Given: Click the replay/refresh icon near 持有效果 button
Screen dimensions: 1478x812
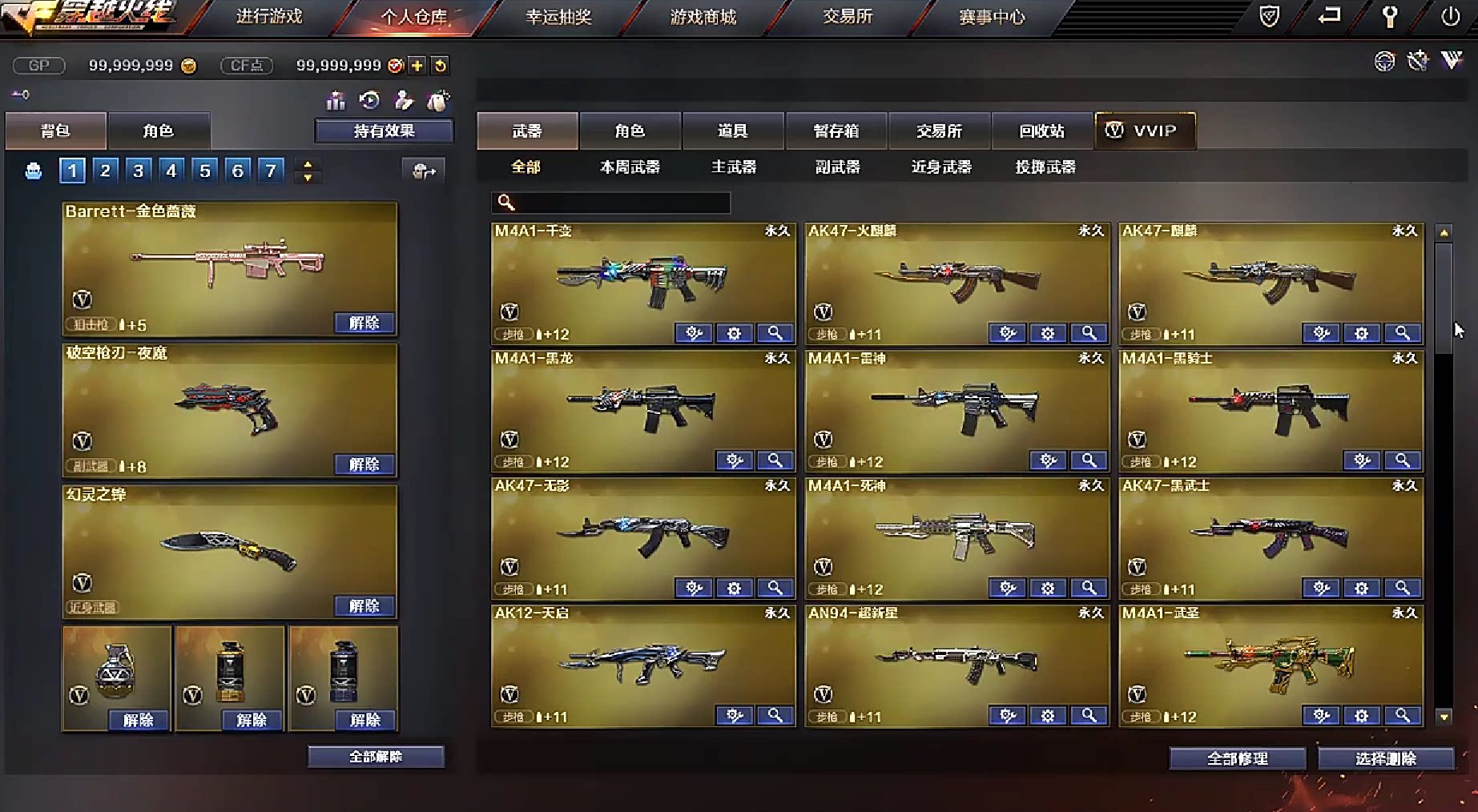Looking at the screenshot, I should pos(369,101).
